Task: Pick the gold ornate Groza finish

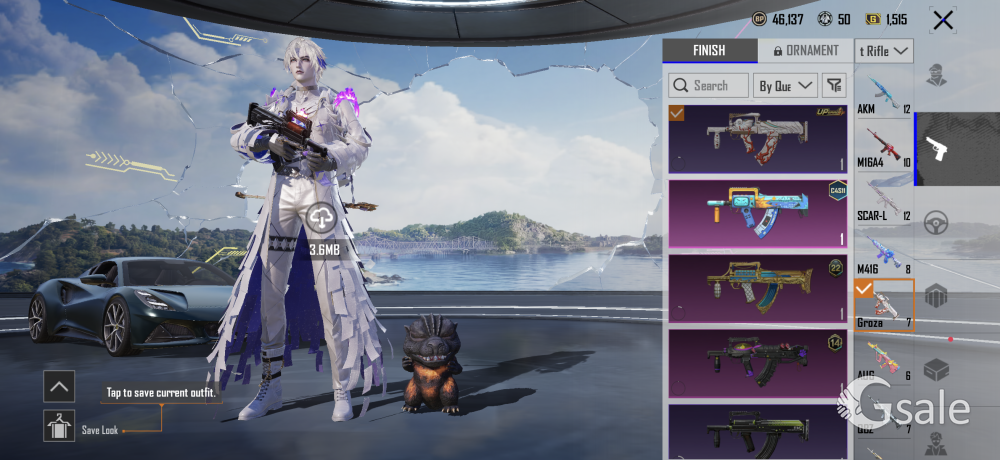Action: pyautogui.click(x=758, y=287)
